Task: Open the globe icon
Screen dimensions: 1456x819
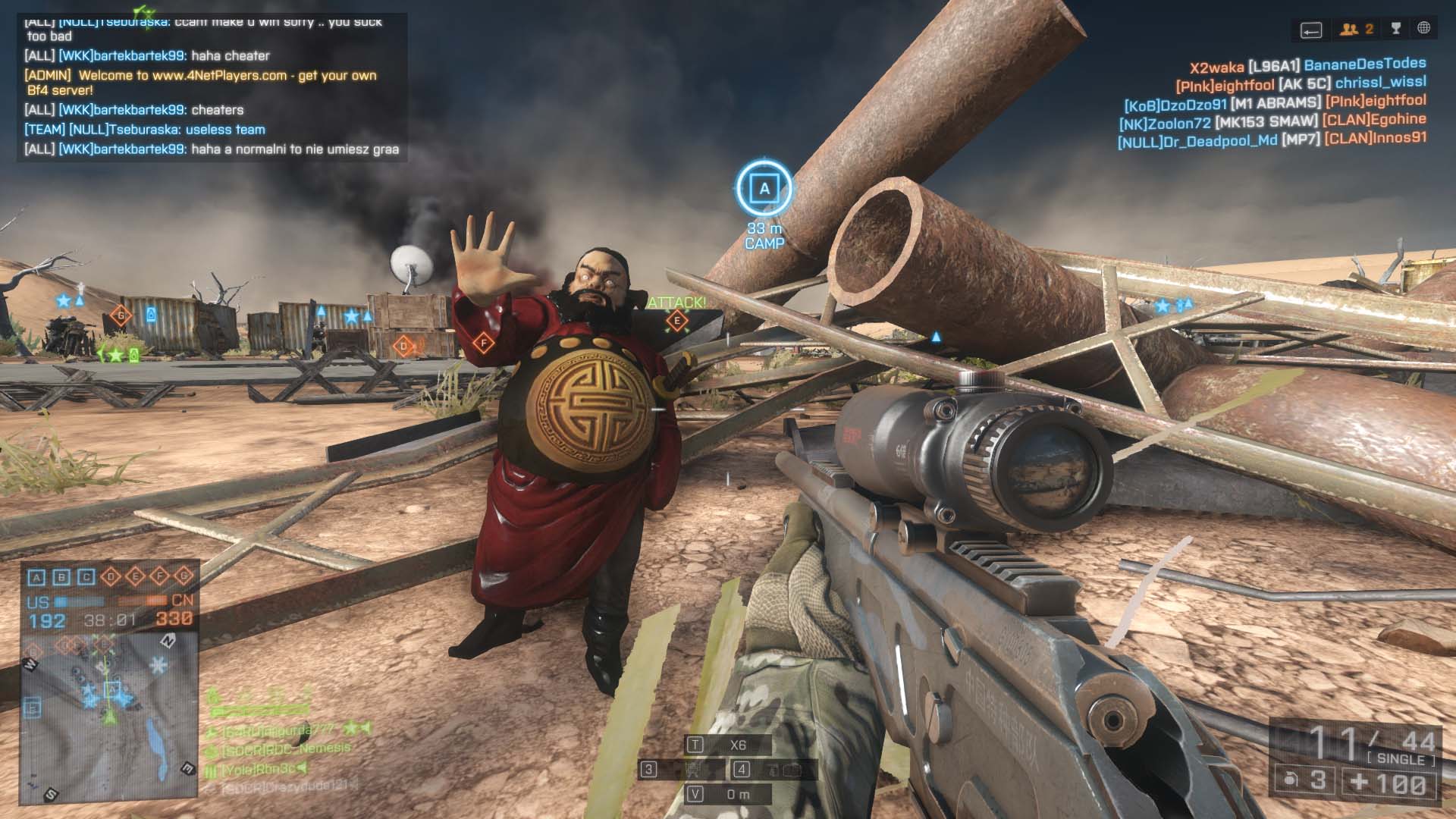Action: click(1423, 28)
